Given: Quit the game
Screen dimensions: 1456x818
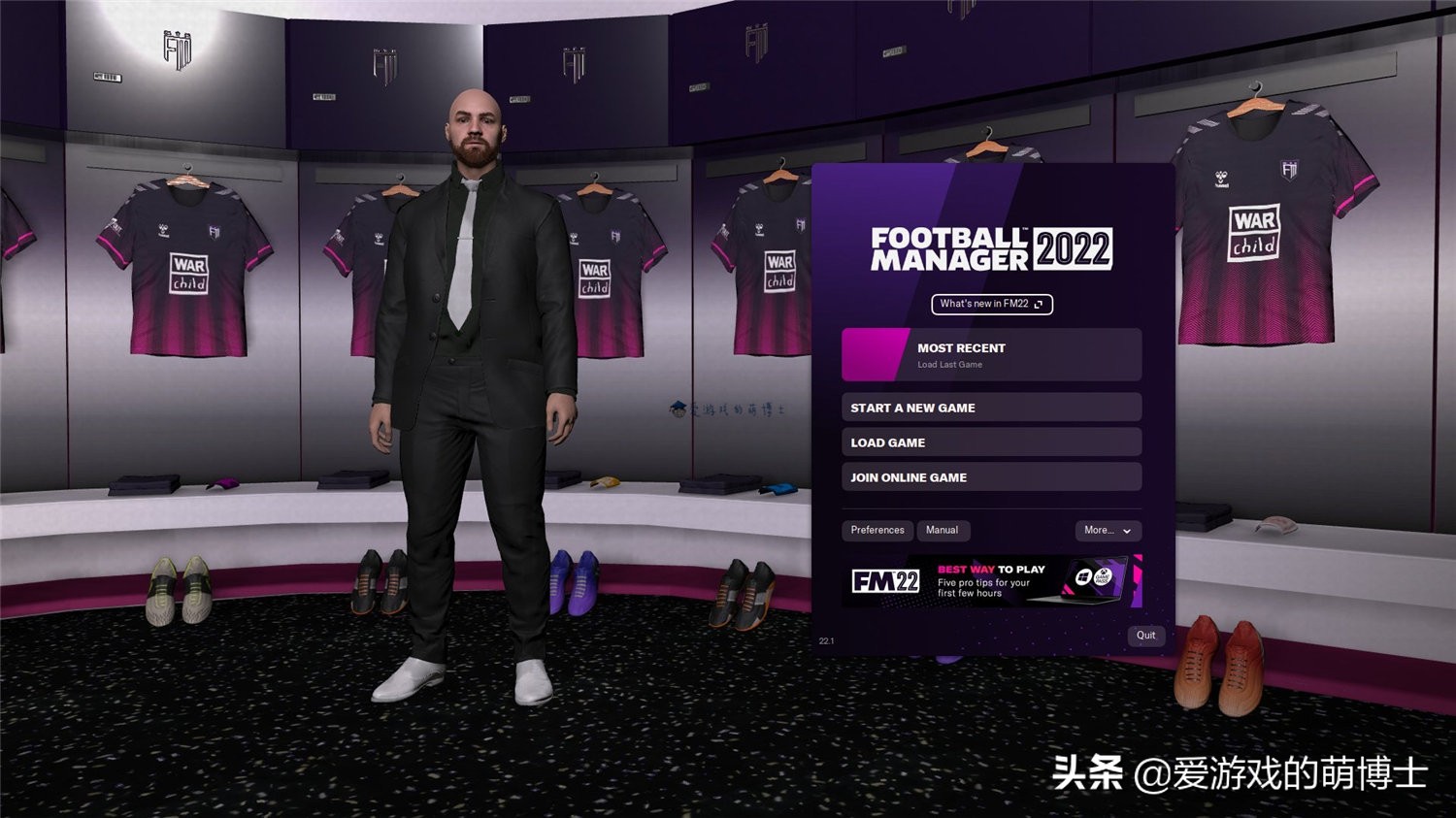Looking at the screenshot, I should coord(1145,636).
